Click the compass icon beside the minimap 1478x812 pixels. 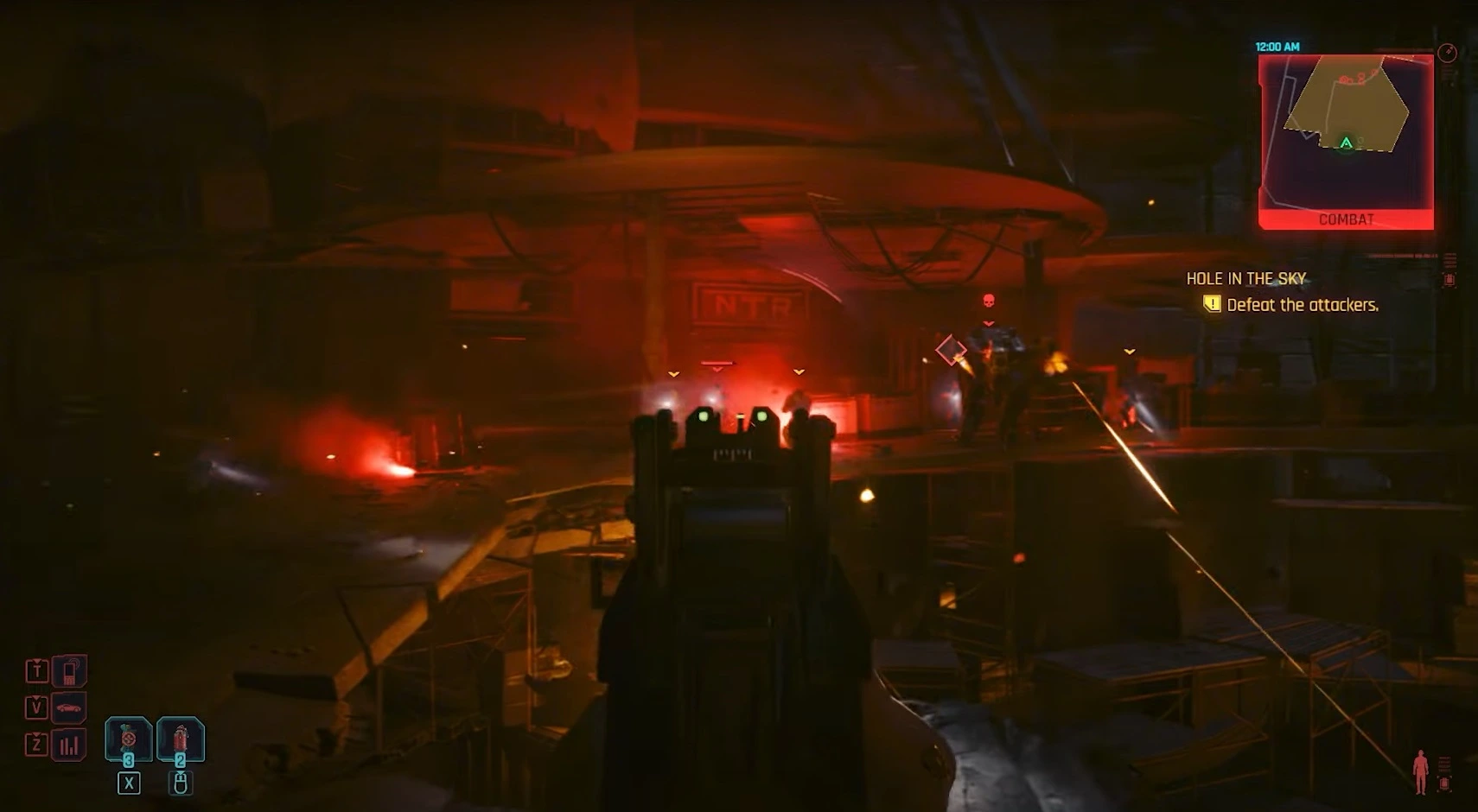pos(1448,51)
